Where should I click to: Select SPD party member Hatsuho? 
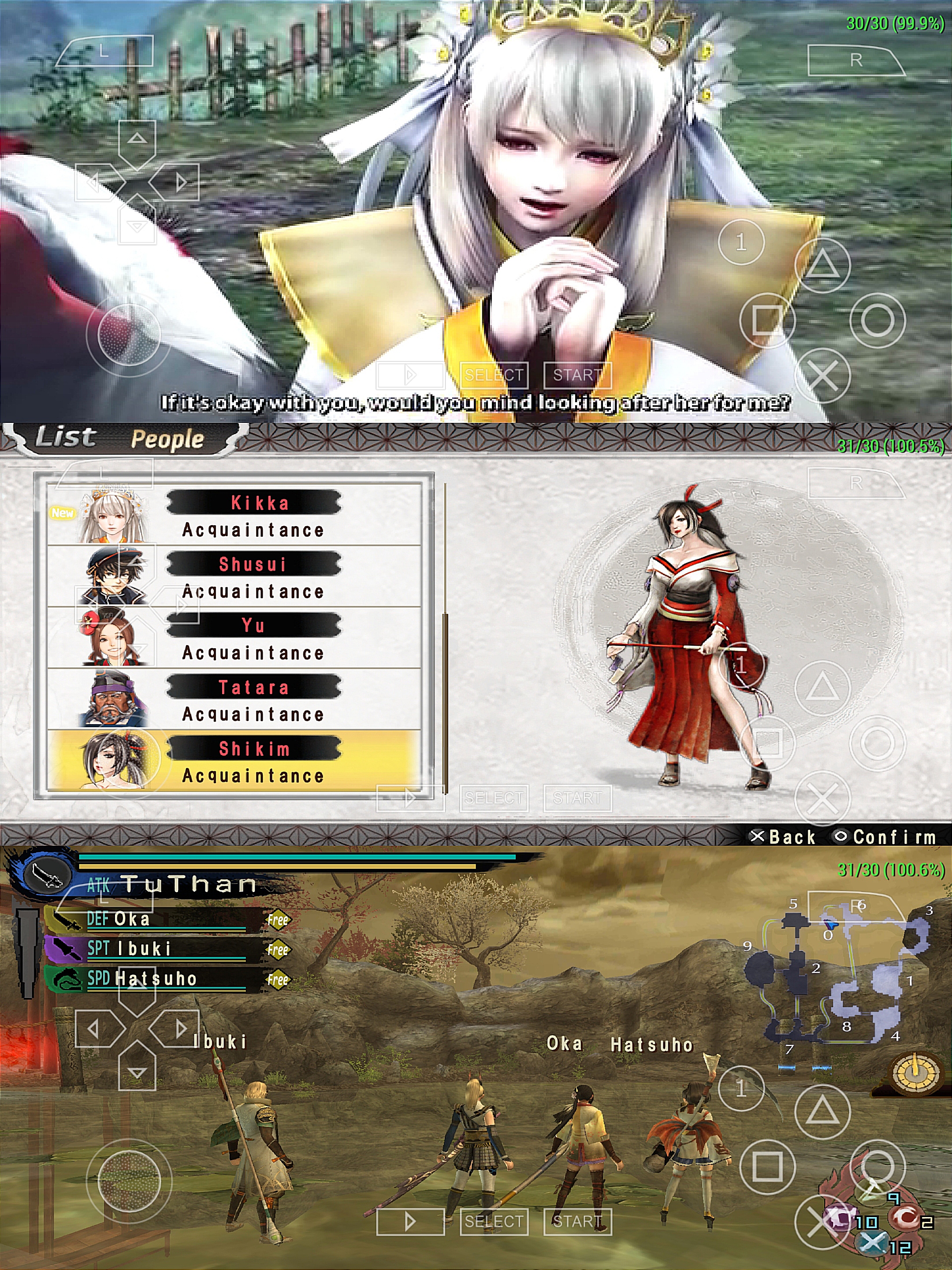155,979
